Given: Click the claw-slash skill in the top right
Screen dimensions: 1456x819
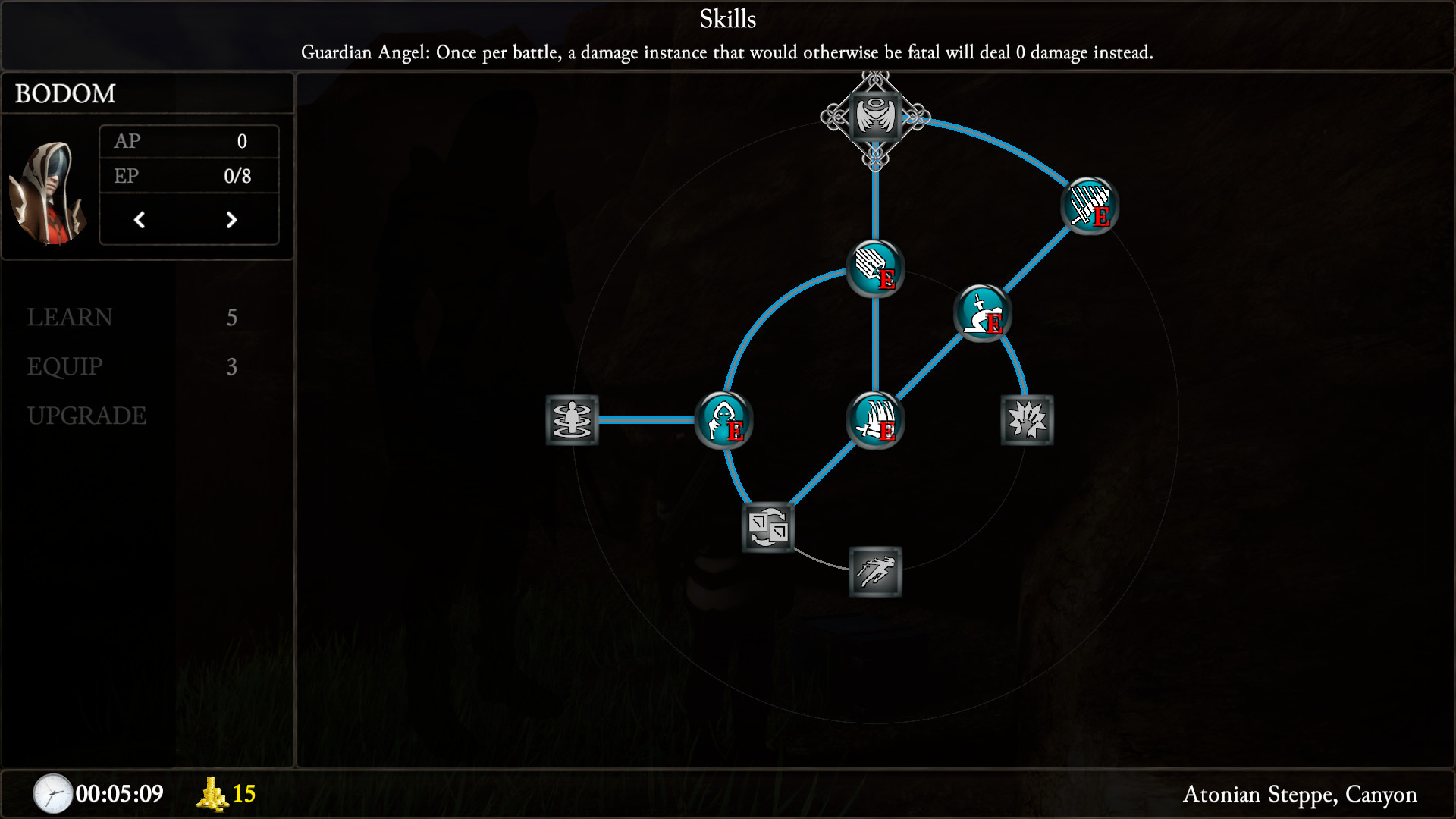Looking at the screenshot, I should pyautogui.click(x=1090, y=207).
